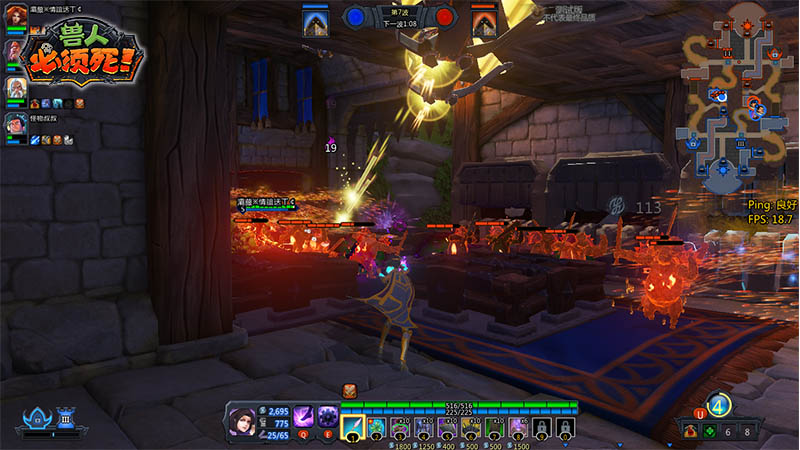Select the trap costing 400 in slot 5

[x=447, y=427]
